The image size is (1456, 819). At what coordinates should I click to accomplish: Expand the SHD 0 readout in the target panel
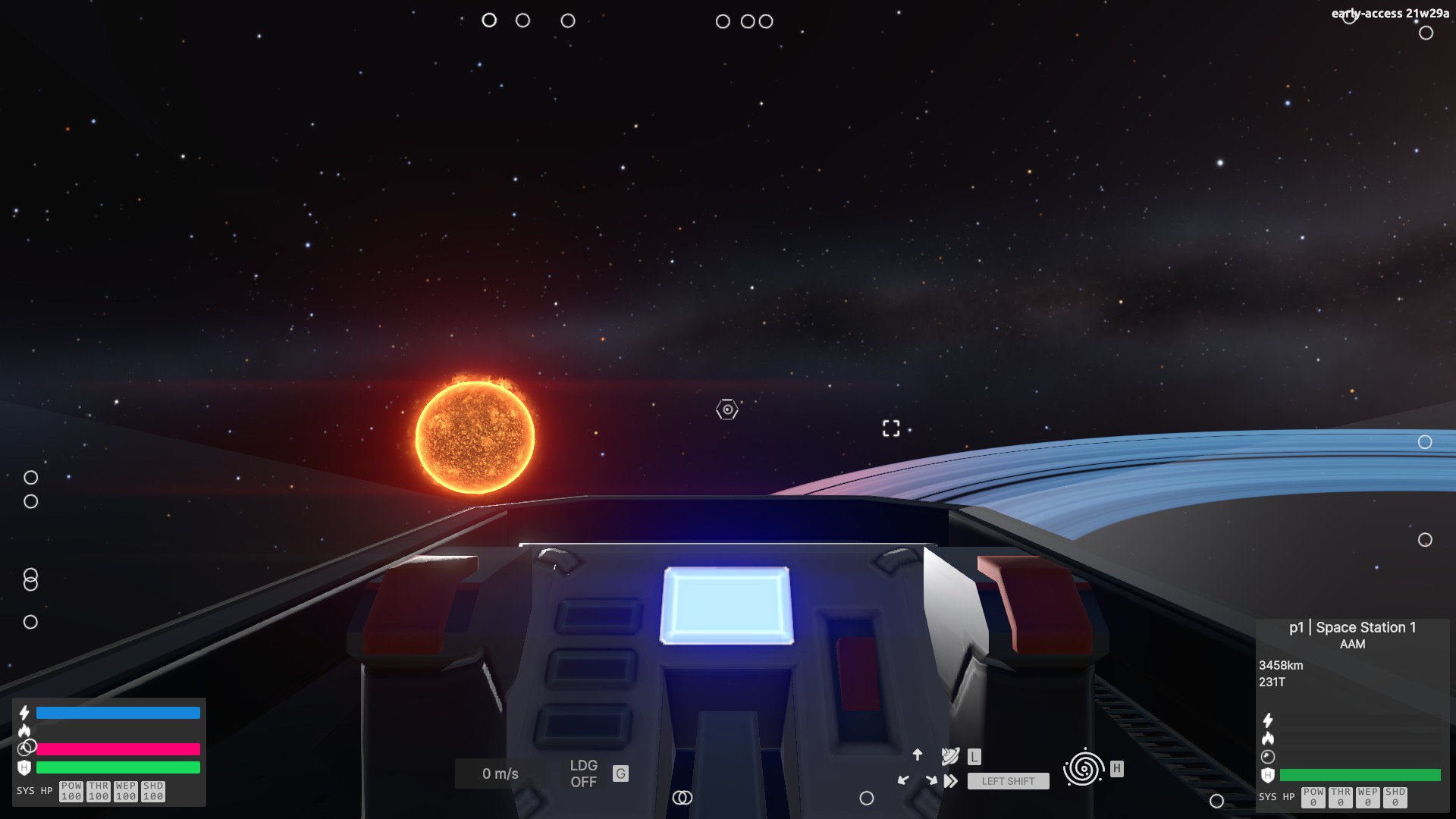[1395, 797]
